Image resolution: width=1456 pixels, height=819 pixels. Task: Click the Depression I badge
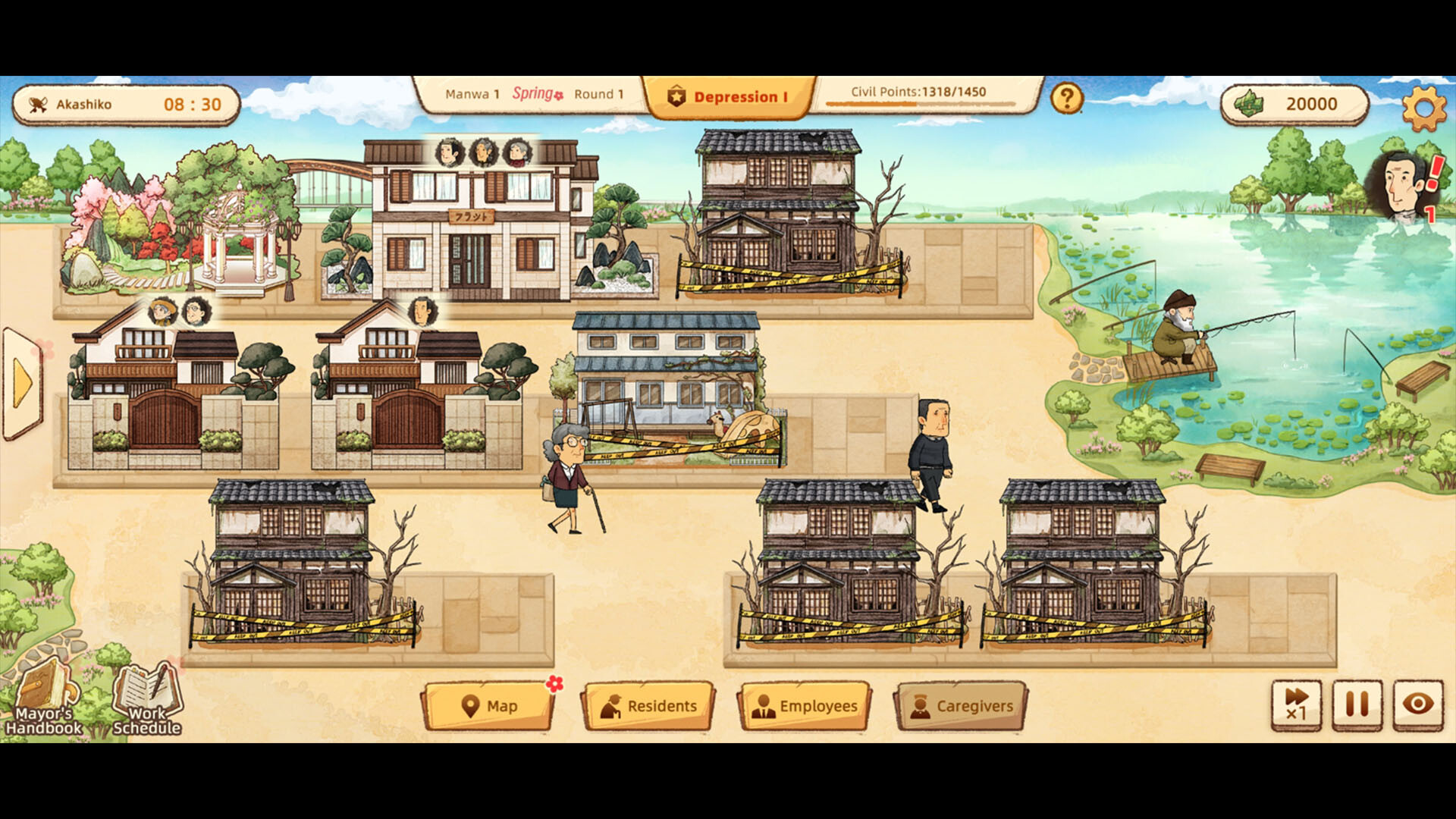(x=730, y=96)
